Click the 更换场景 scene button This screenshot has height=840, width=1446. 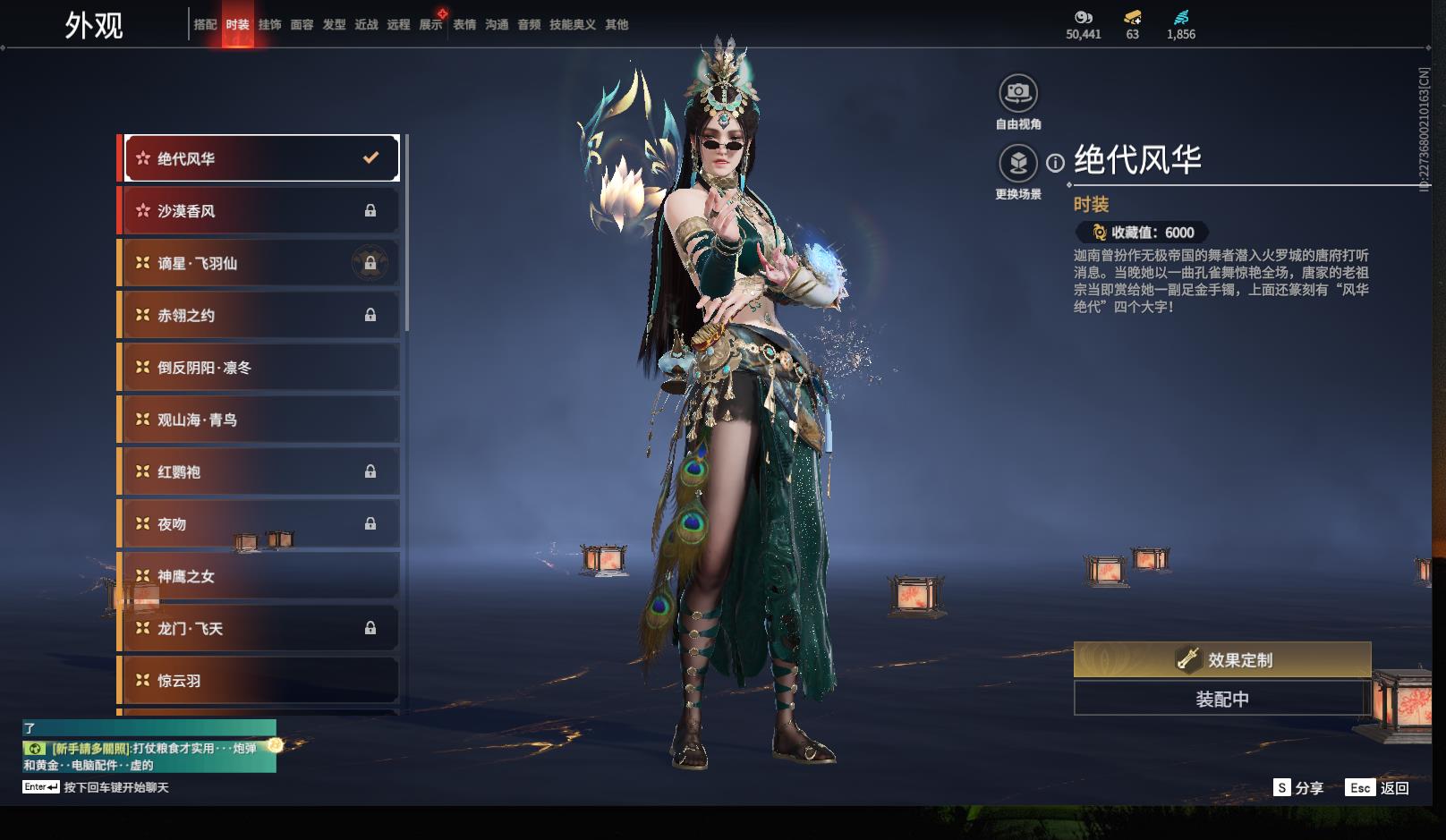click(x=1018, y=164)
